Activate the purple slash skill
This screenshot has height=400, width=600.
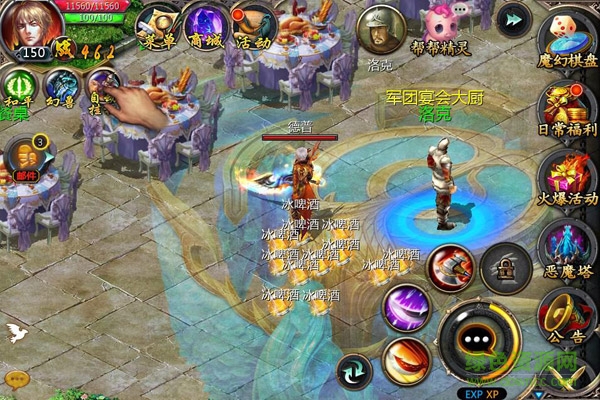pos(406,307)
